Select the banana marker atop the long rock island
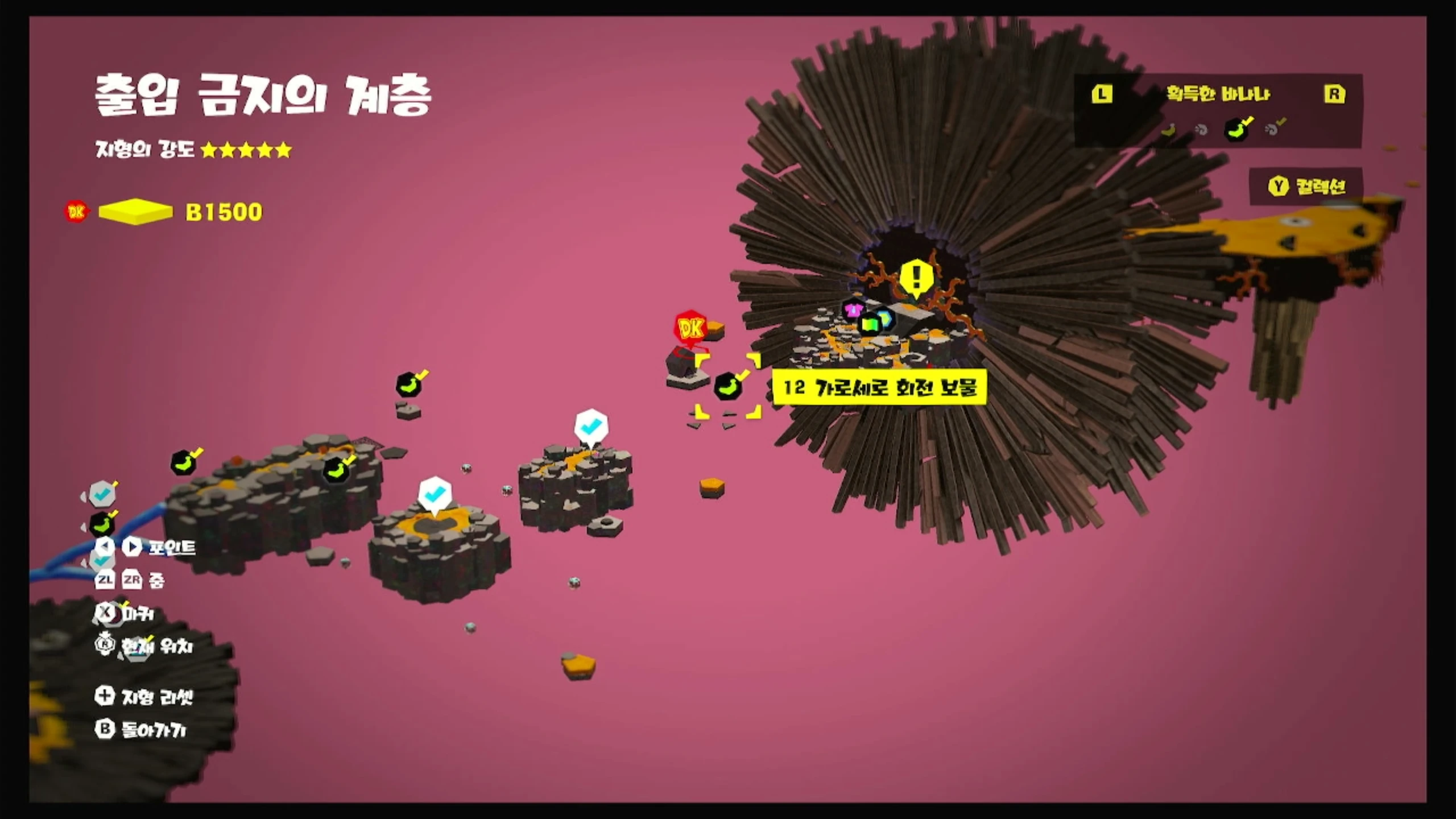Image resolution: width=1456 pixels, height=819 pixels. click(x=336, y=470)
